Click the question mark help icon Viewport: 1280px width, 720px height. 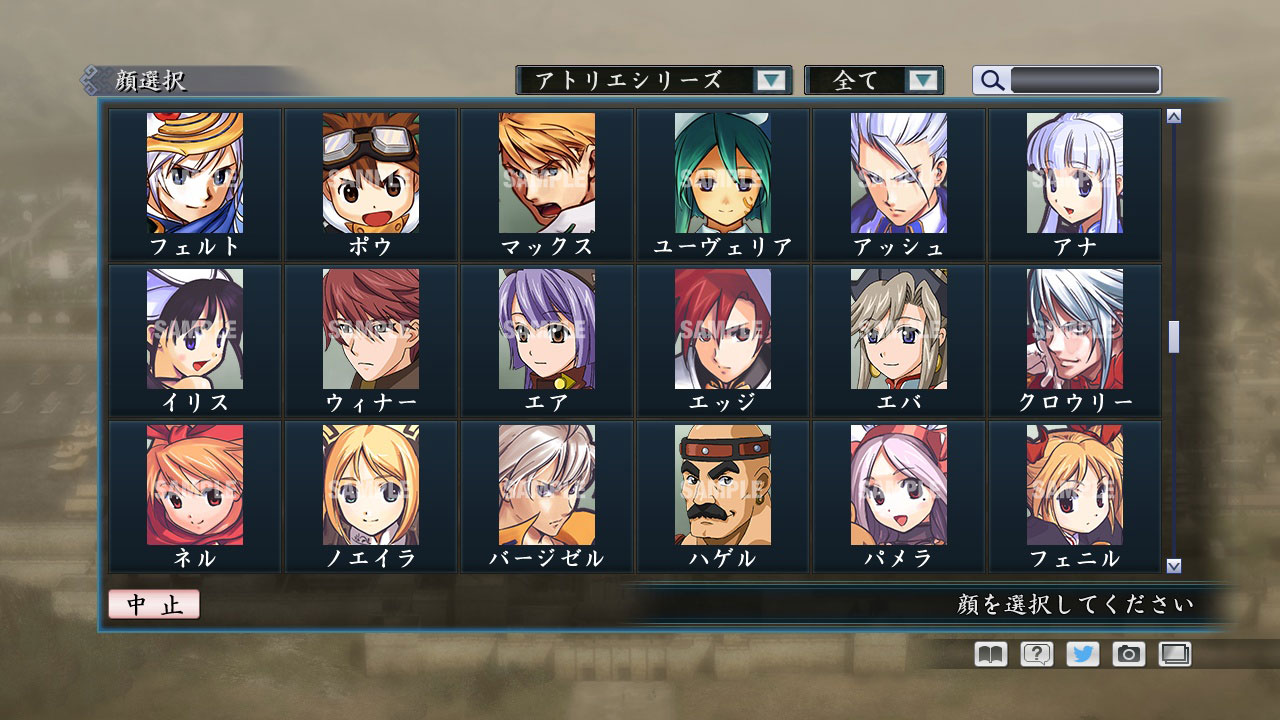(x=1038, y=654)
